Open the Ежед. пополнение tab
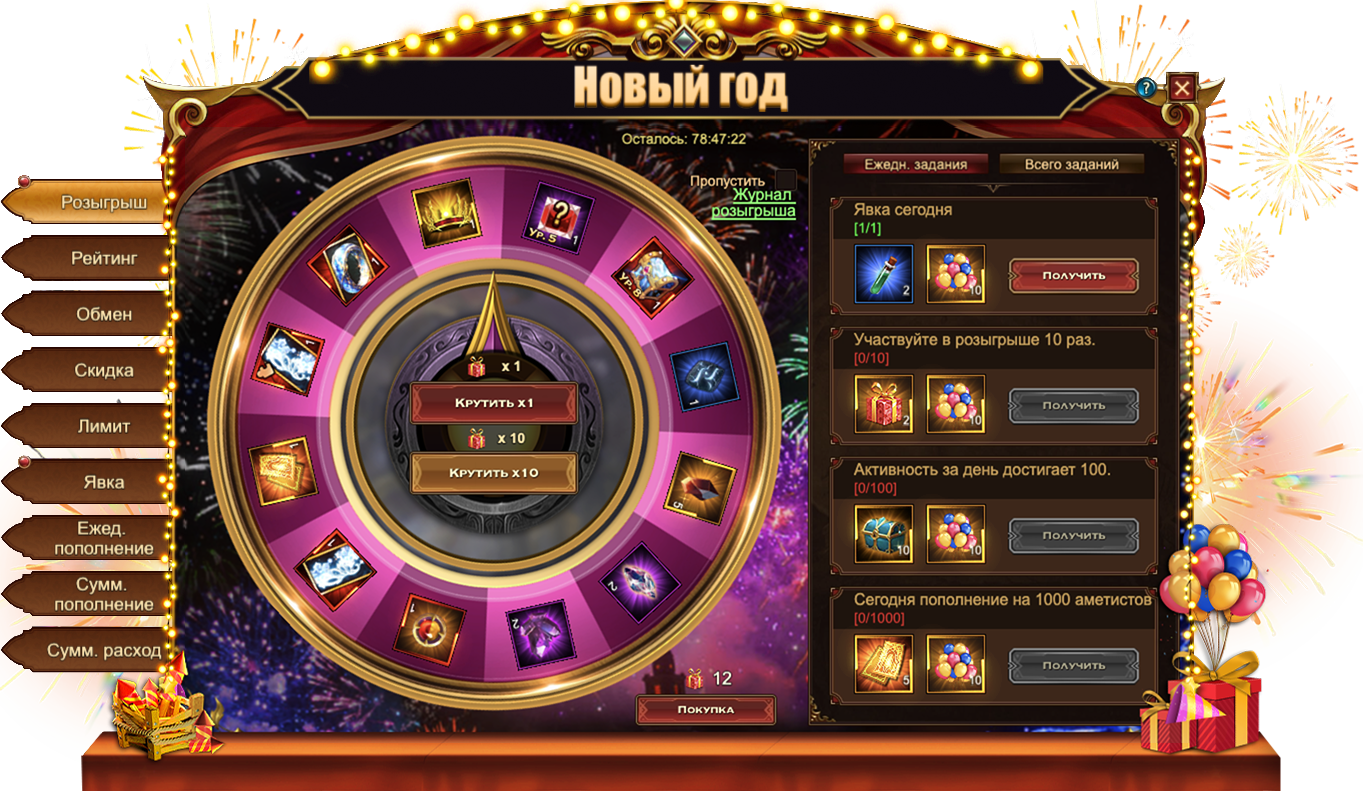1363x791 pixels. [x=103, y=538]
